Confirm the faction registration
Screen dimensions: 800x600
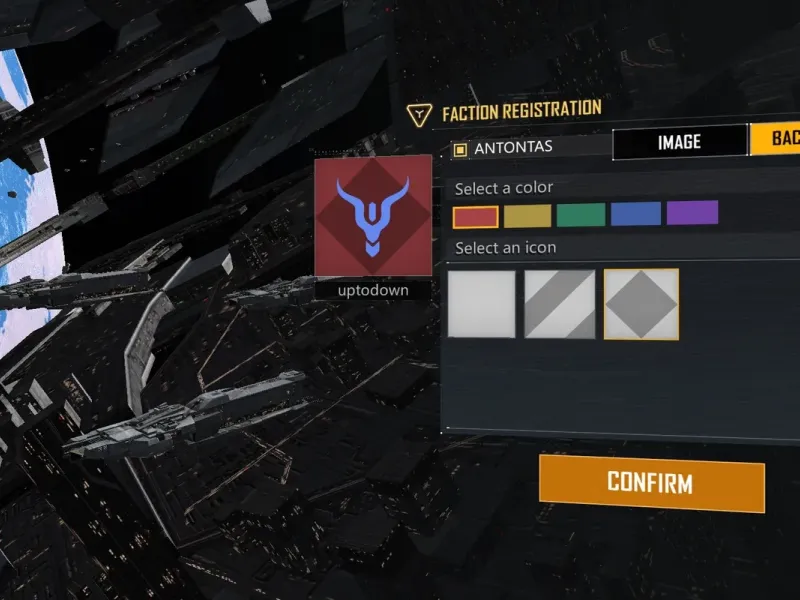tap(651, 483)
